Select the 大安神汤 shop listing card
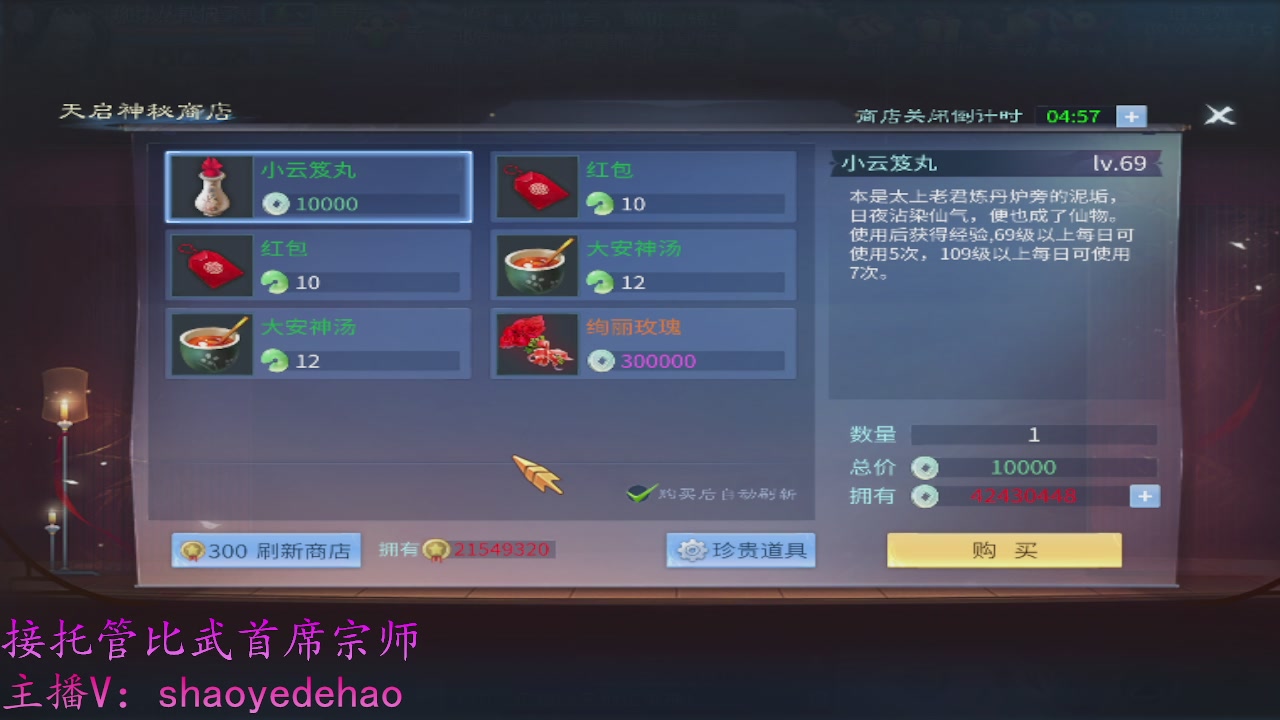This screenshot has height=720, width=1280. coord(640,264)
